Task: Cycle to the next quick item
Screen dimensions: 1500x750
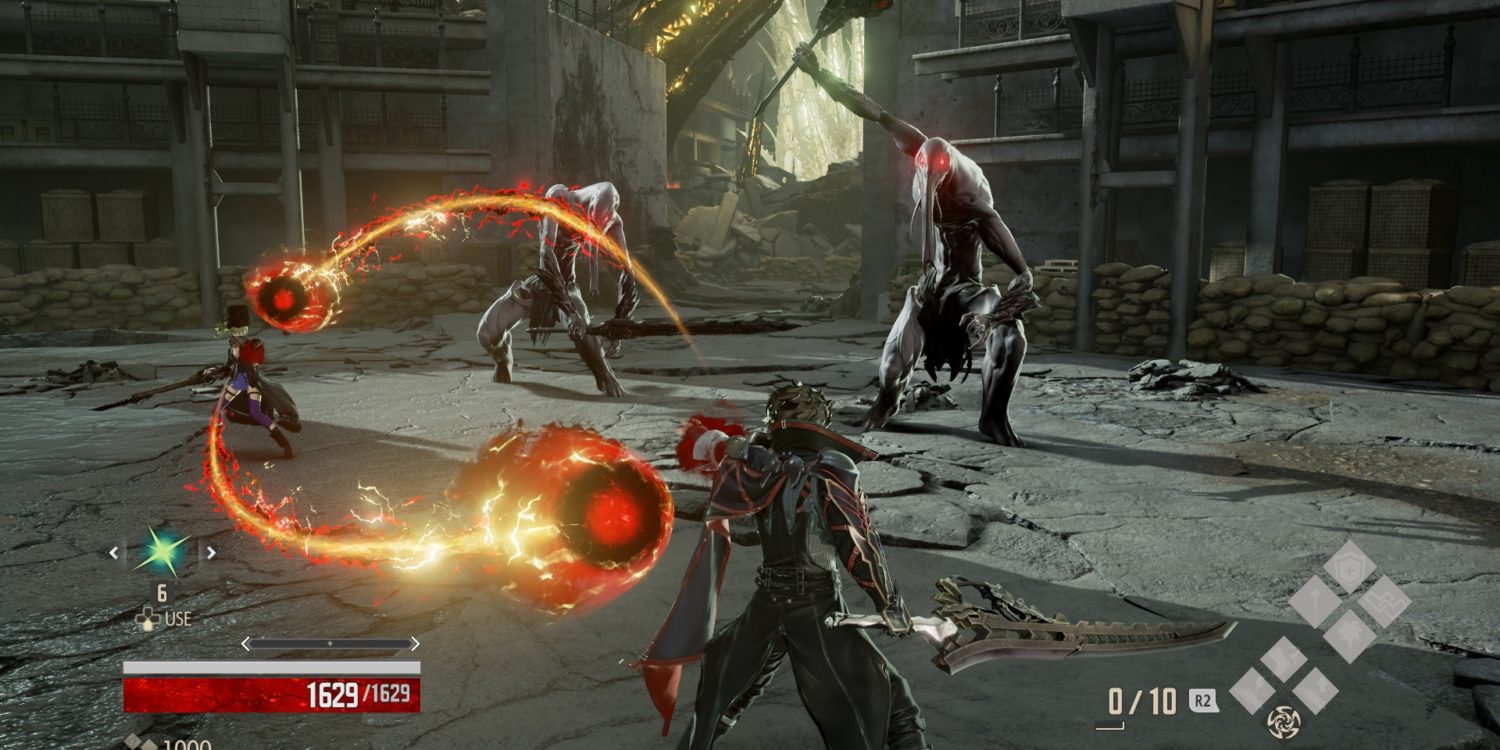Action: tap(210, 552)
